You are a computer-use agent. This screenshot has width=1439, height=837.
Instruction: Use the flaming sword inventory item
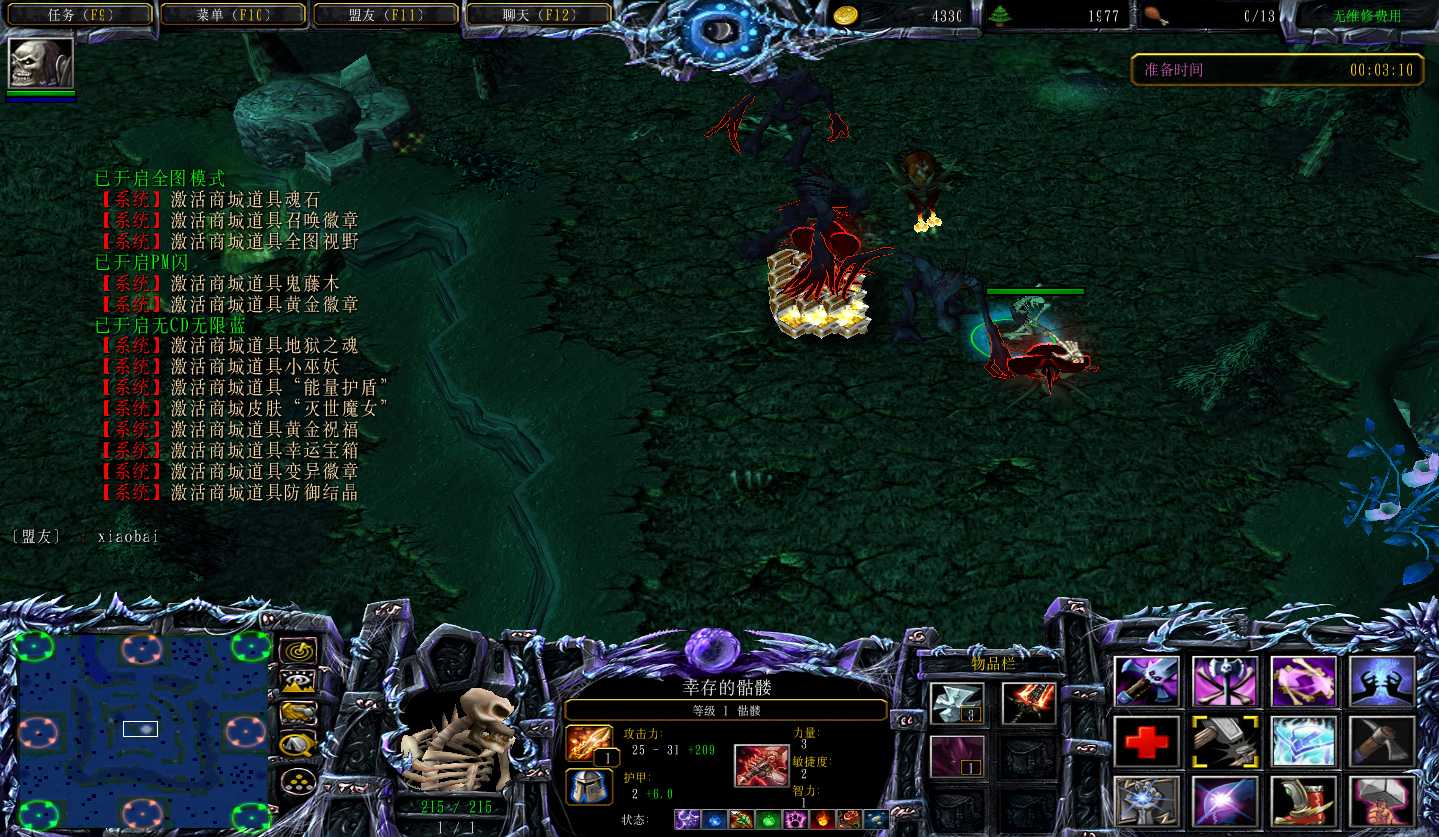click(1028, 703)
